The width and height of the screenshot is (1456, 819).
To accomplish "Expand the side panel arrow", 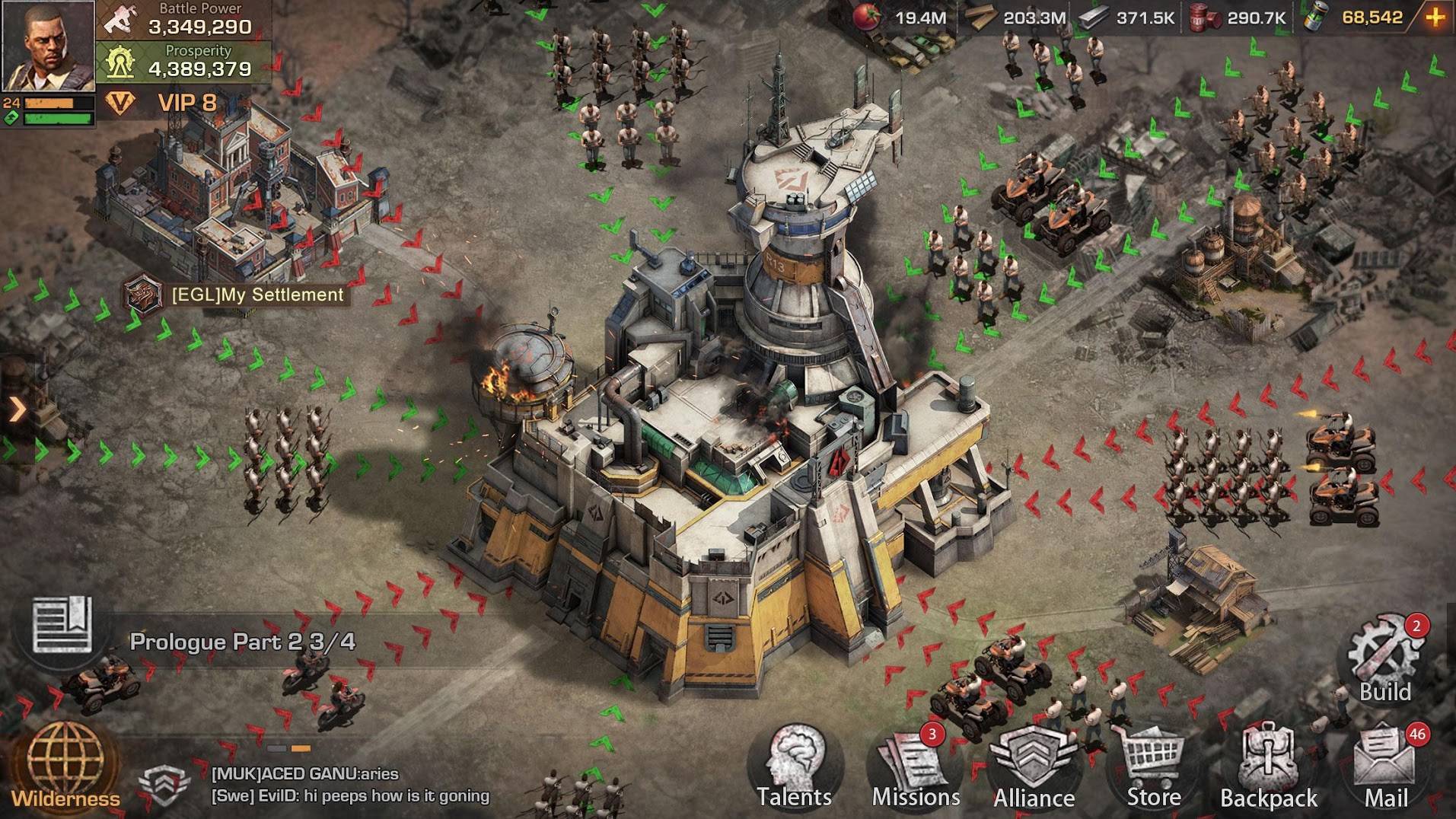I will point(17,409).
